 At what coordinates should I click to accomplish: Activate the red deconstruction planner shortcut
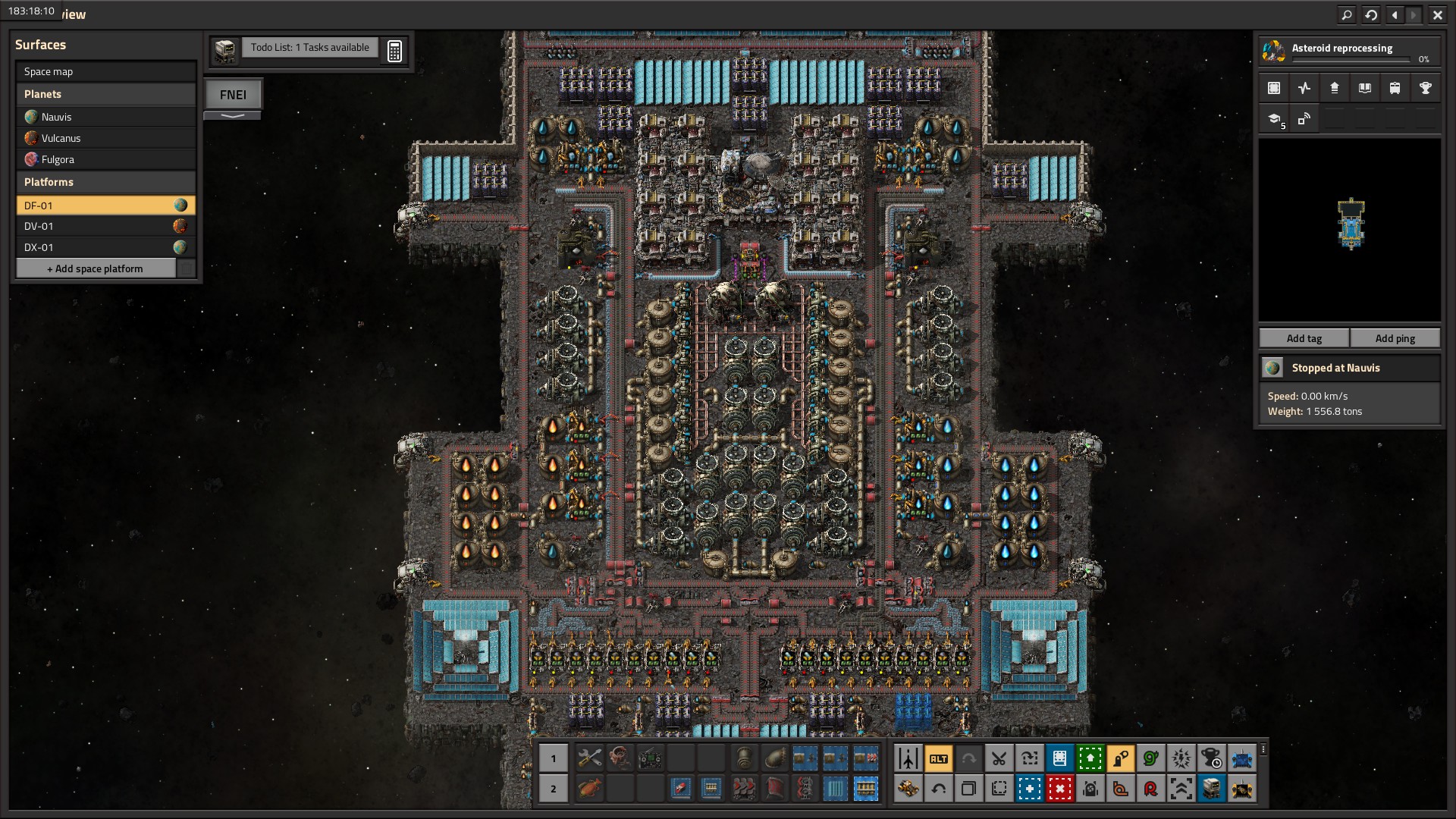point(1059,789)
